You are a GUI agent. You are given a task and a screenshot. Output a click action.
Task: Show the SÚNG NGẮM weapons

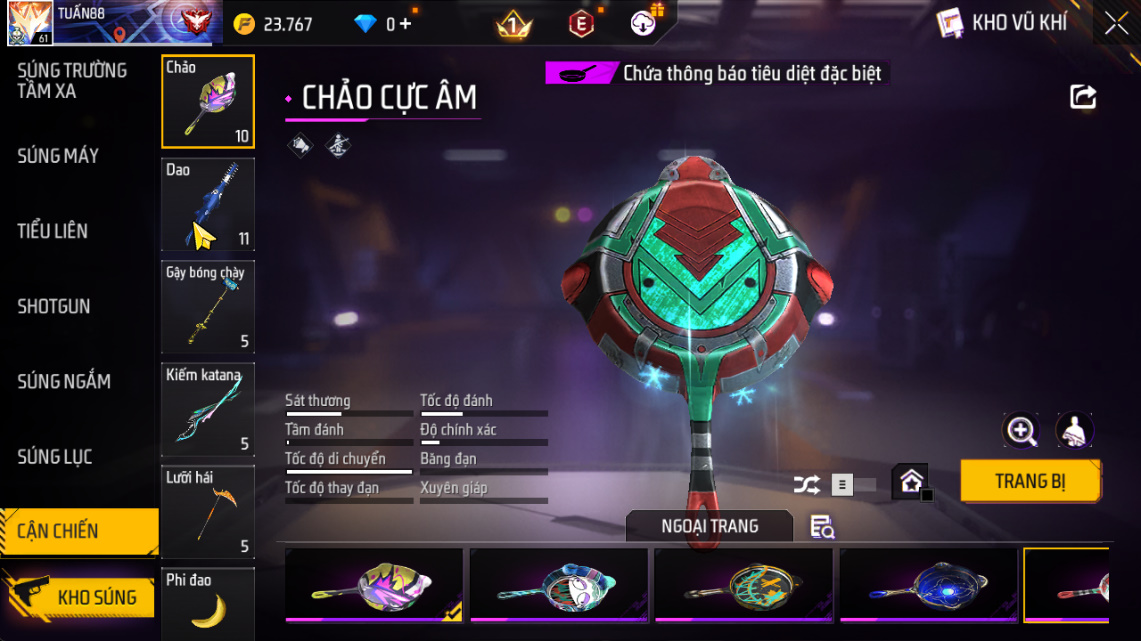point(64,381)
